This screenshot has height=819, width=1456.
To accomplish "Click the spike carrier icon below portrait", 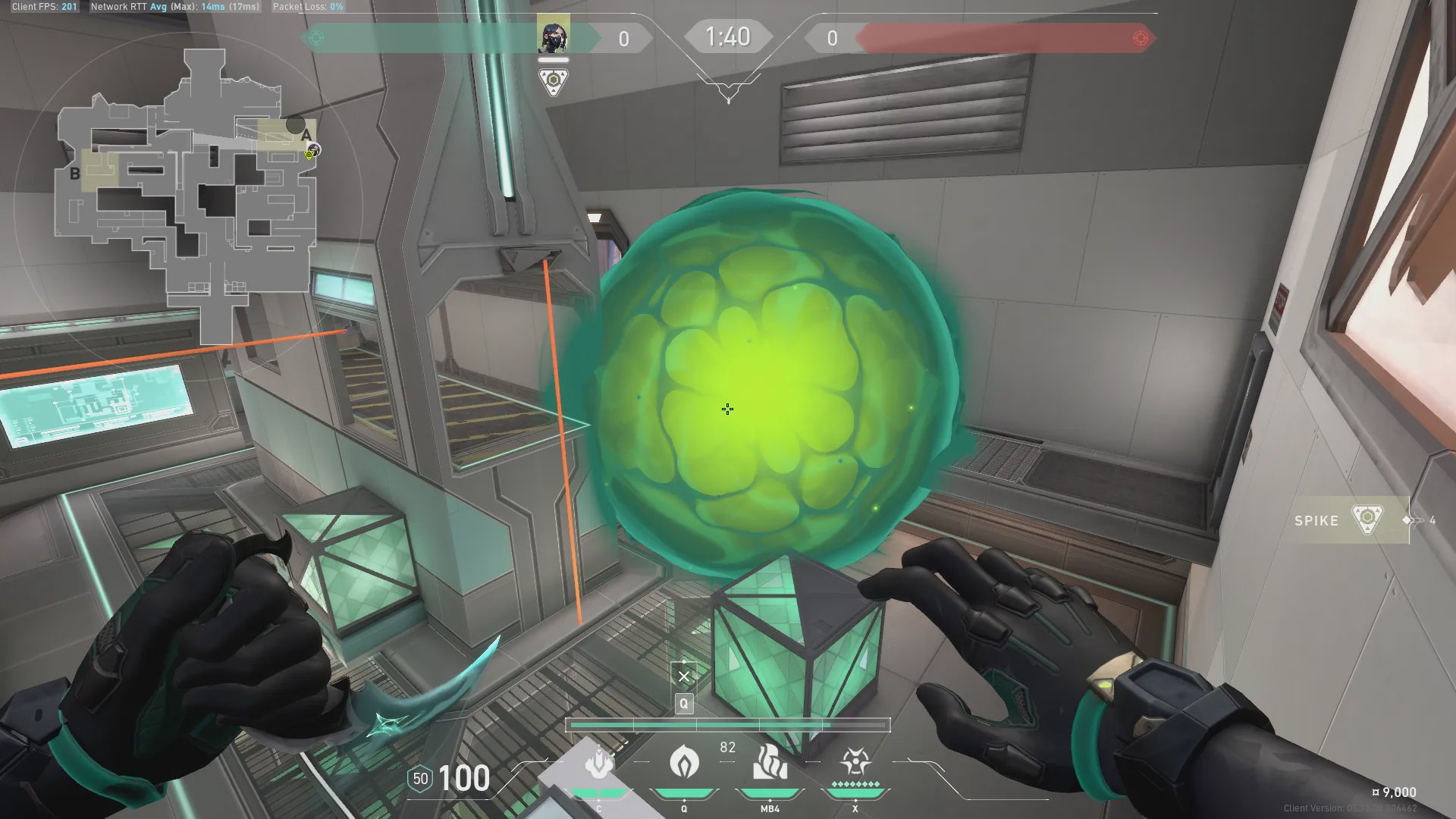I will pyautogui.click(x=554, y=81).
